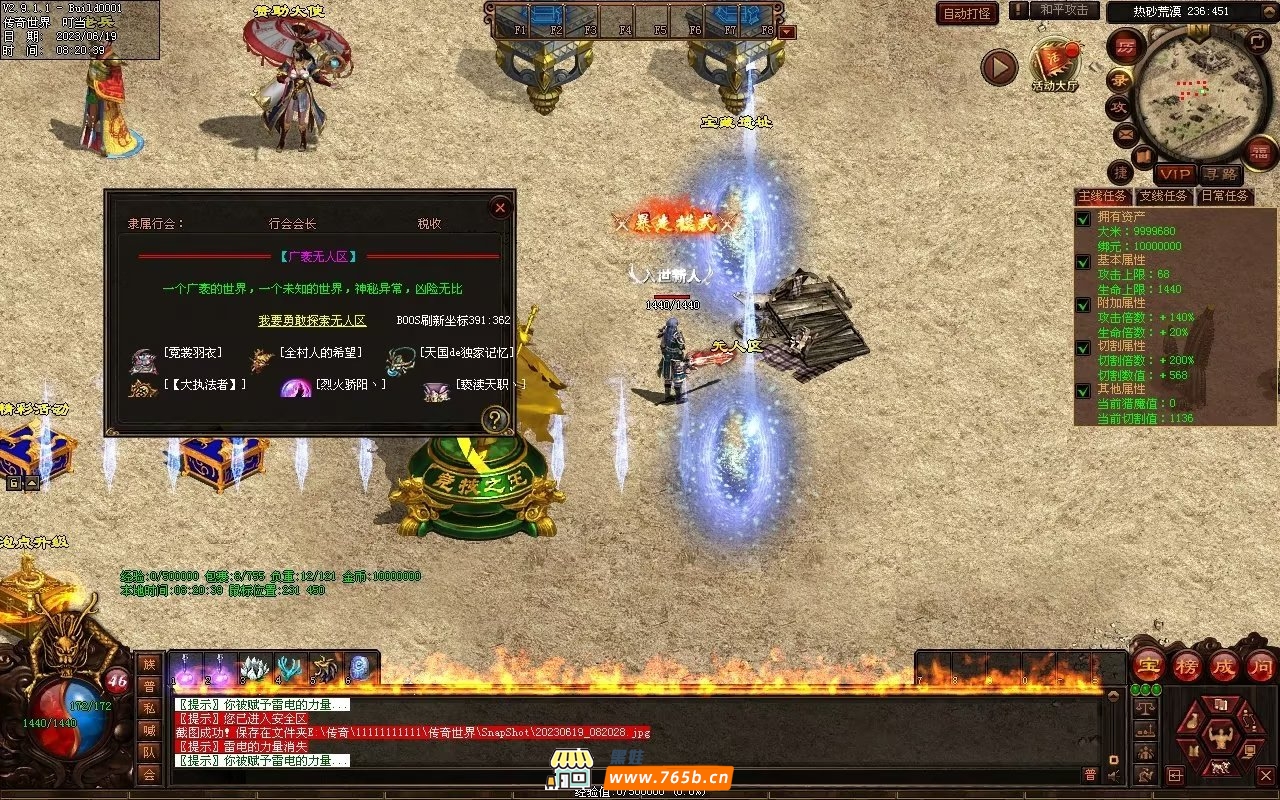Open the muscular character figure icon
This screenshot has height=800, width=1280.
pyautogui.click(x=1220, y=739)
